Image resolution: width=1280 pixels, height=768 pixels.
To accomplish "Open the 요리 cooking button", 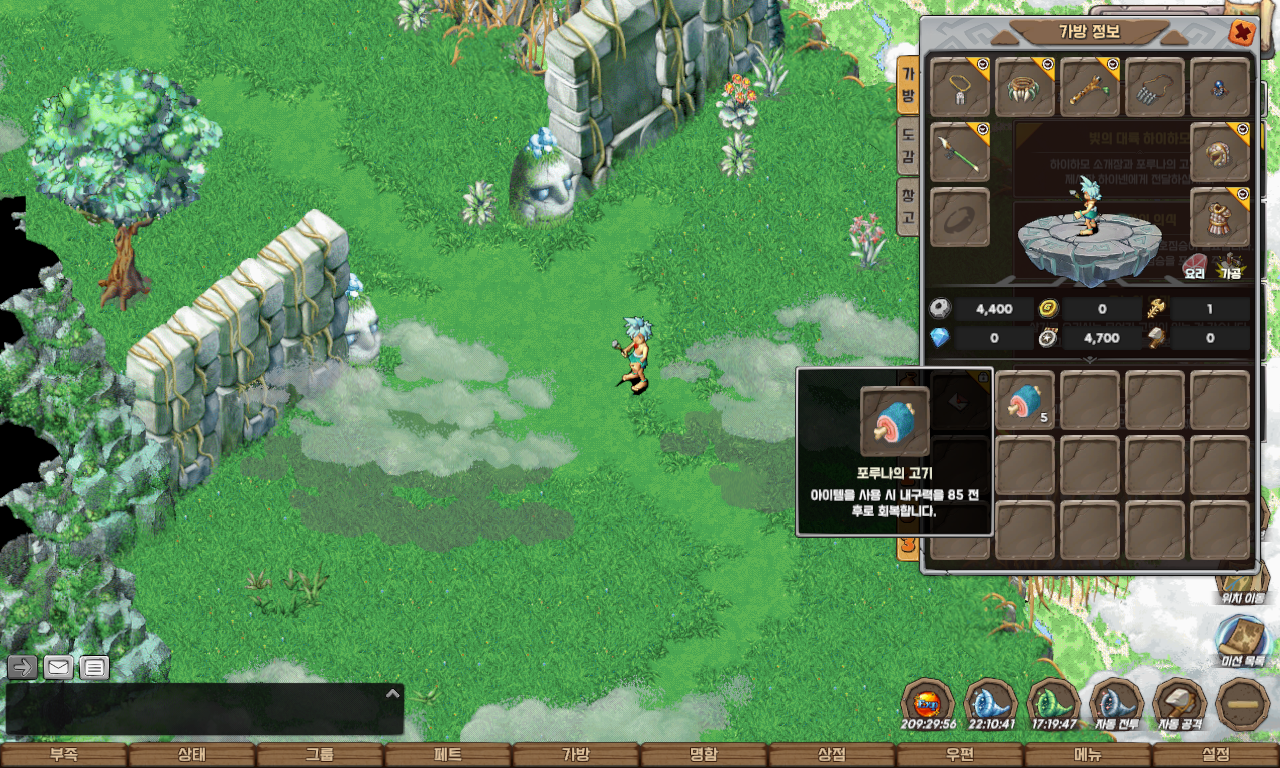I will click(x=1194, y=266).
